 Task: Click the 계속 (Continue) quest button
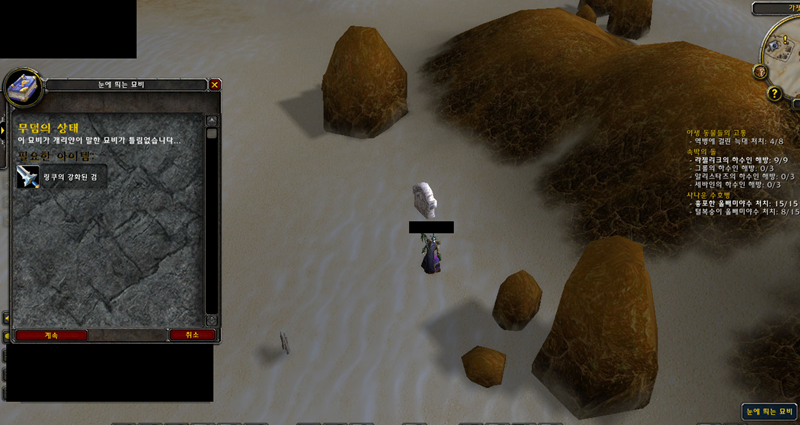tap(51, 335)
